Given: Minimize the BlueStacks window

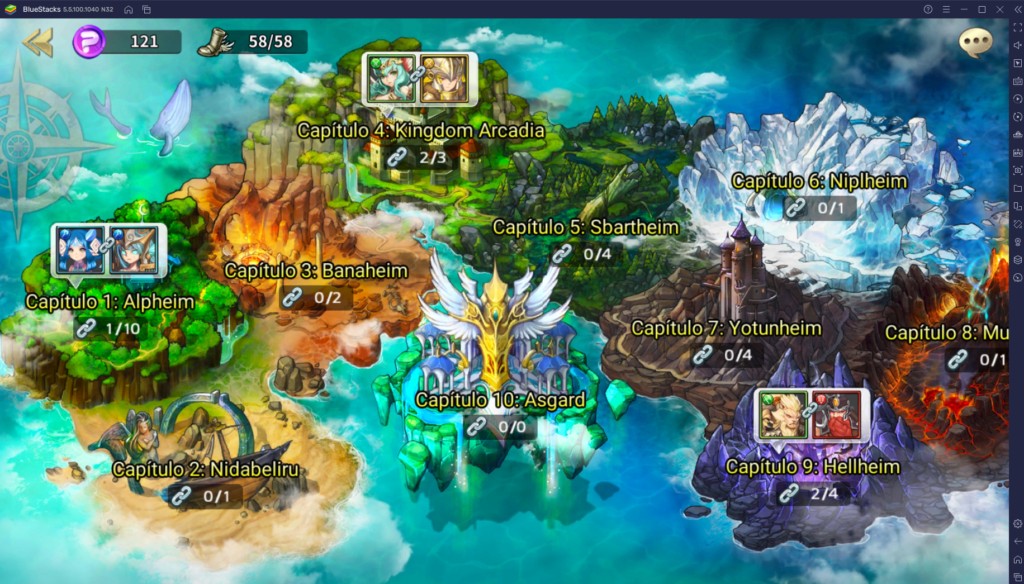Looking at the screenshot, I should (x=964, y=9).
